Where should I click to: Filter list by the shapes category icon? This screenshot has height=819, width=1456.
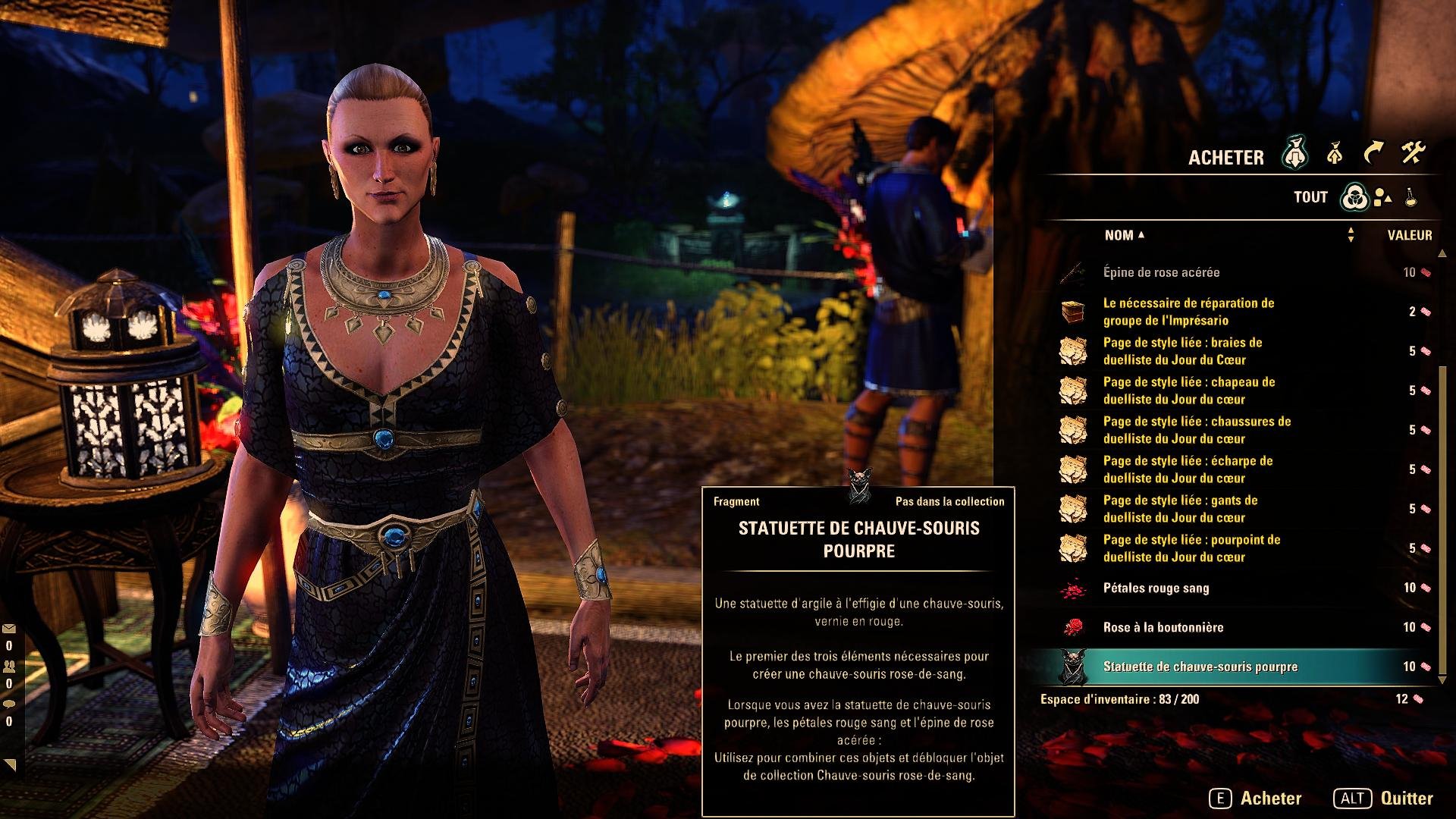(x=1382, y=198)
